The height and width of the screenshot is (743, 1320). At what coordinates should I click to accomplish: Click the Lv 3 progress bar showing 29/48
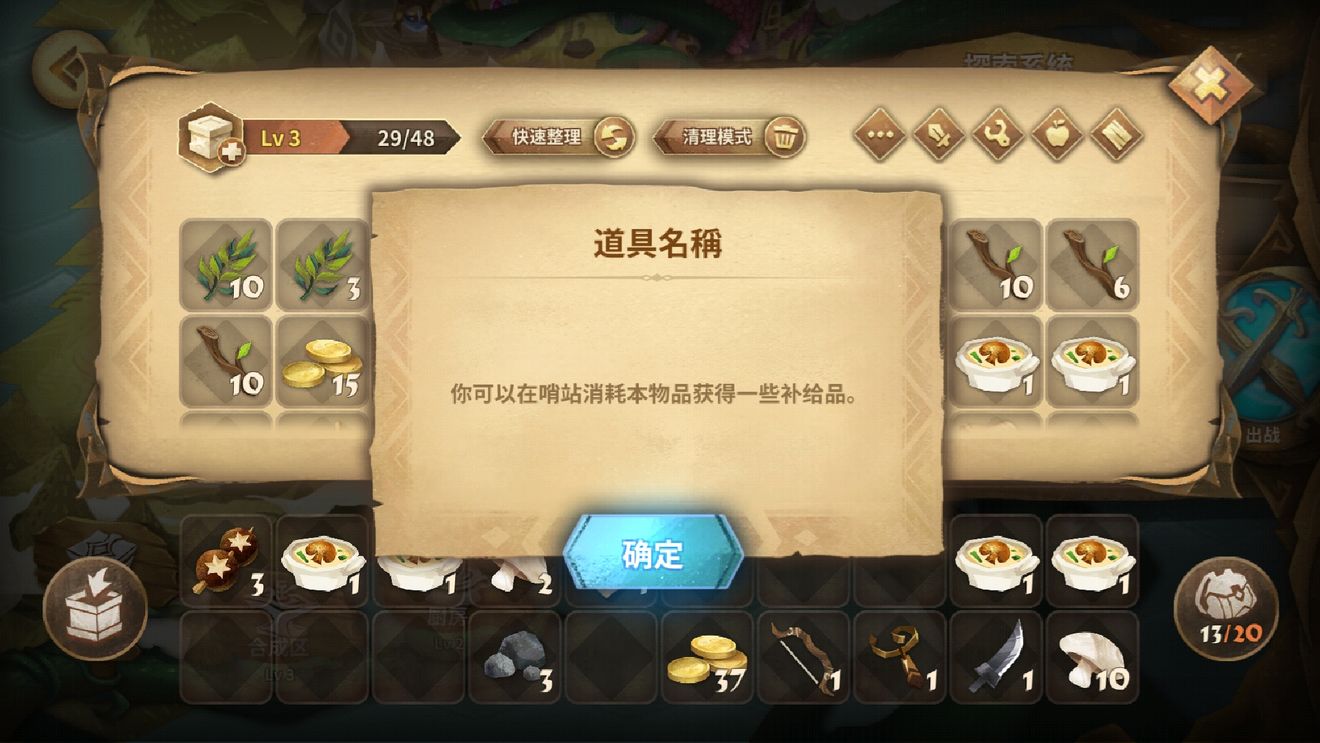tap(353, 138)
